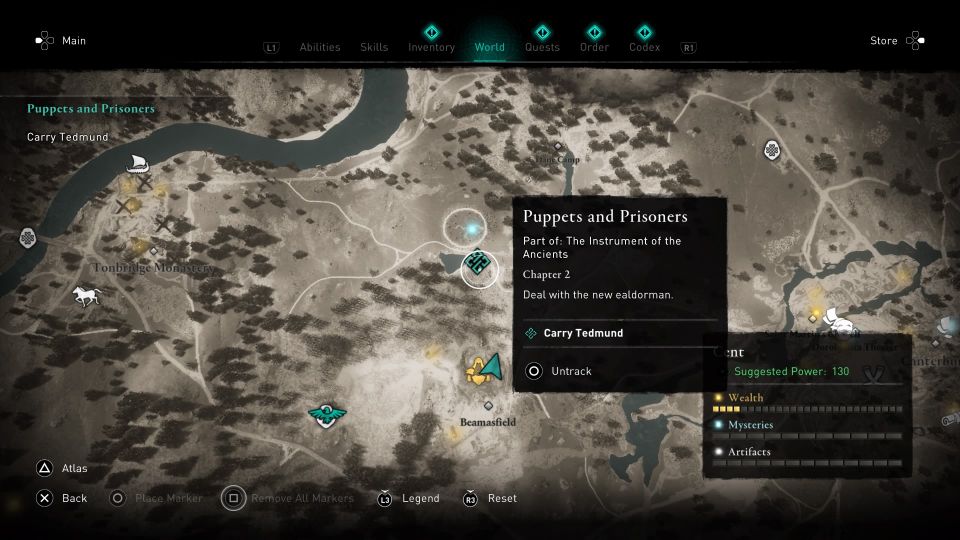Open the Skills tab
The height and width of the screenshot is (540, 960).
click(x=374, y=47)
